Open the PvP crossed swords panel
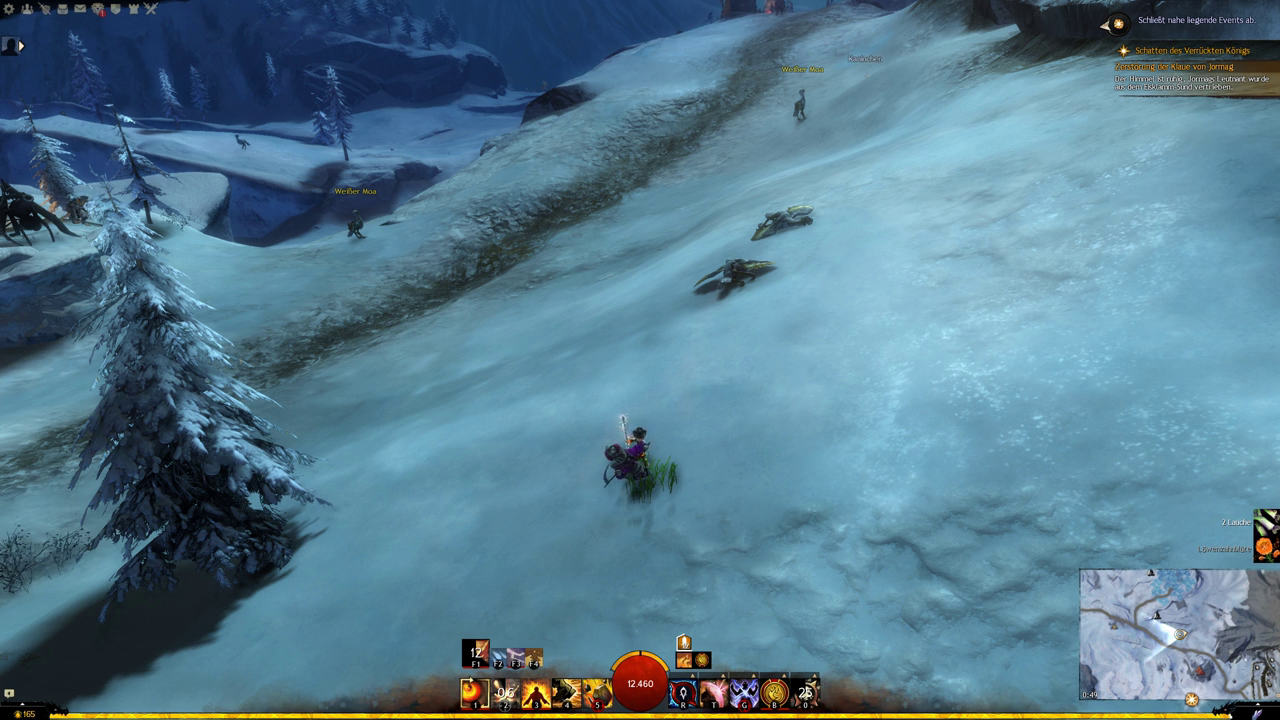Image resolution: width=1280 pixels, height=720 pixels. (151, 9)
